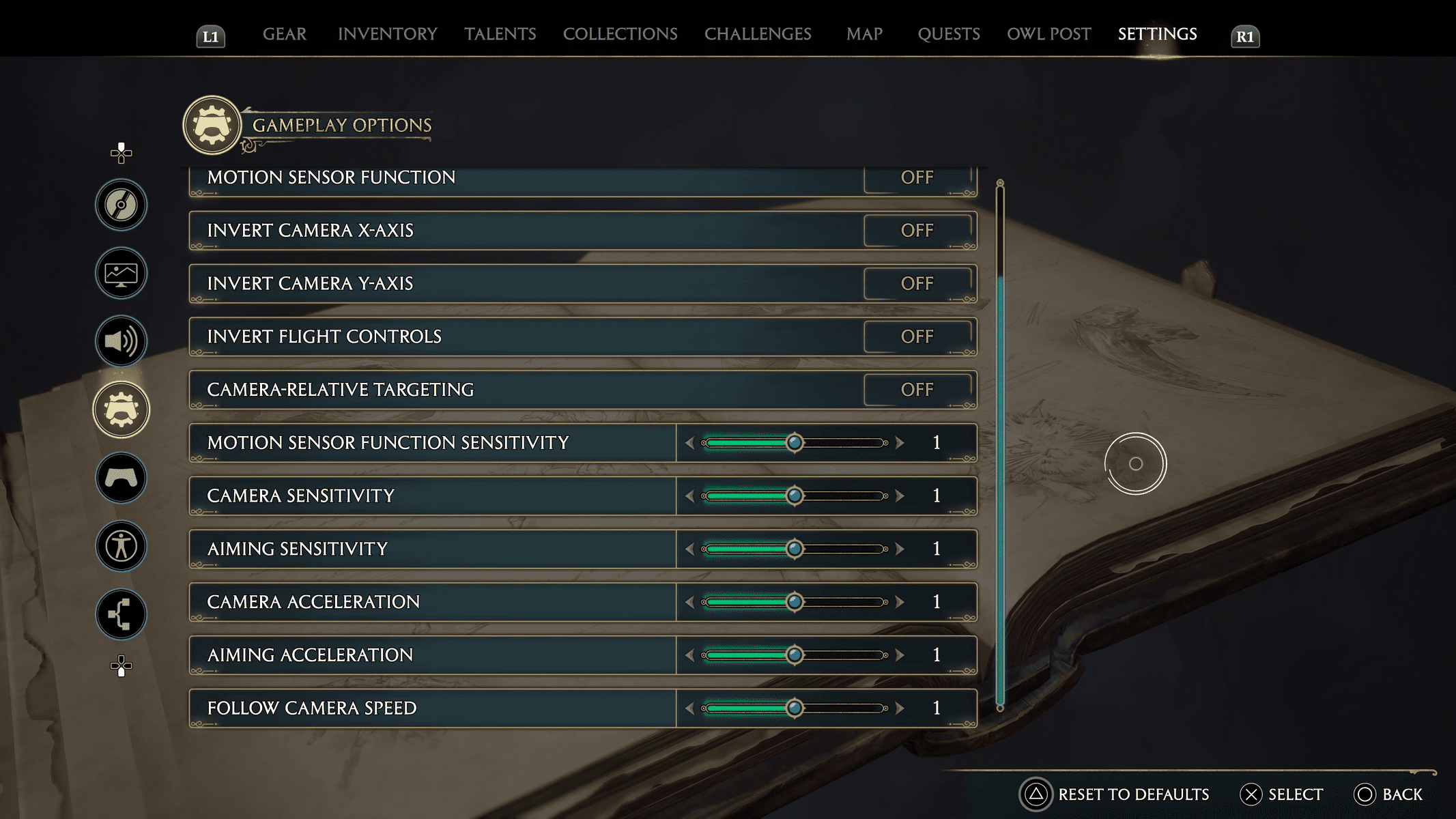Image resolution: width=1456 pixels, height=819 pixels.
Task: Click the gear icon for gameplay options
Action: 120,409
